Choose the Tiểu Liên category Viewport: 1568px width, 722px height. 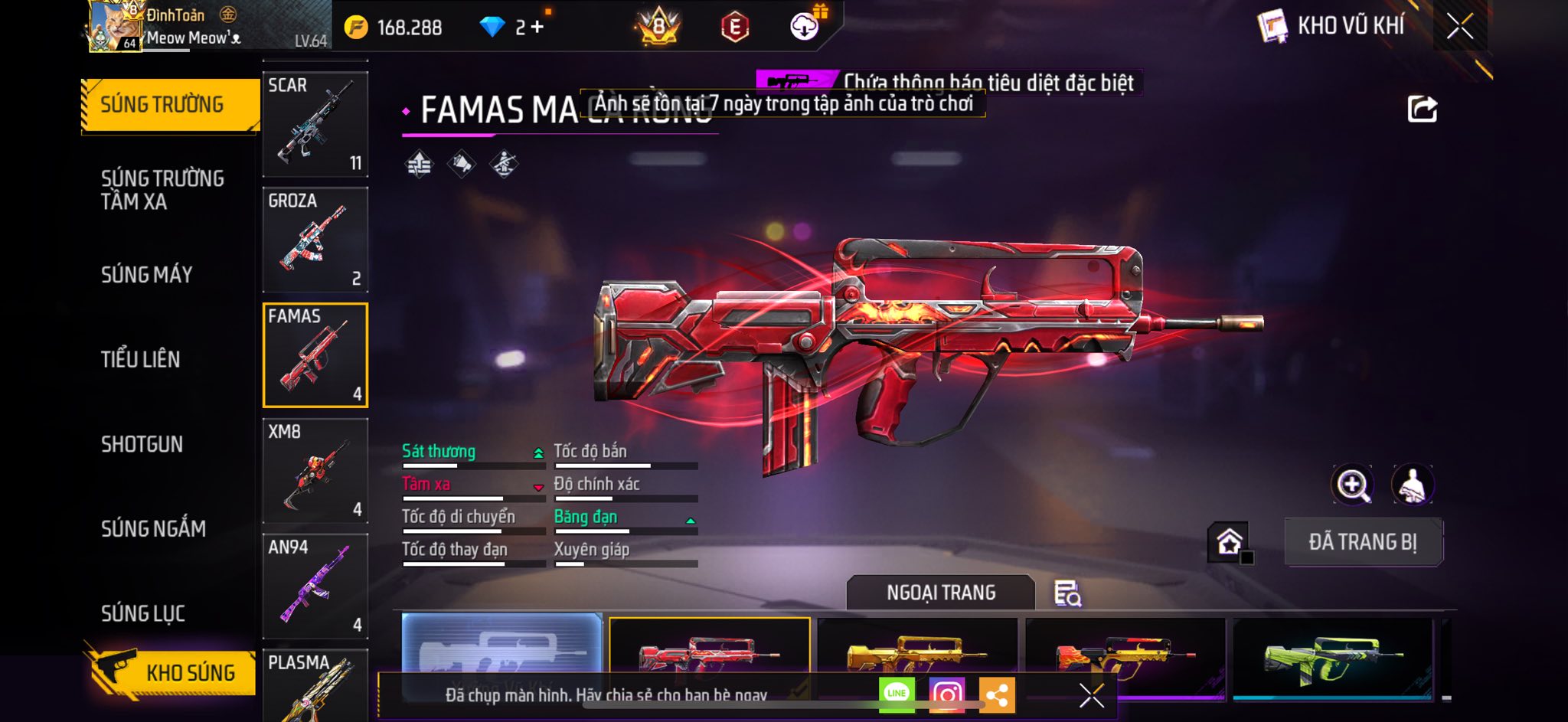(x=141, y=359)
